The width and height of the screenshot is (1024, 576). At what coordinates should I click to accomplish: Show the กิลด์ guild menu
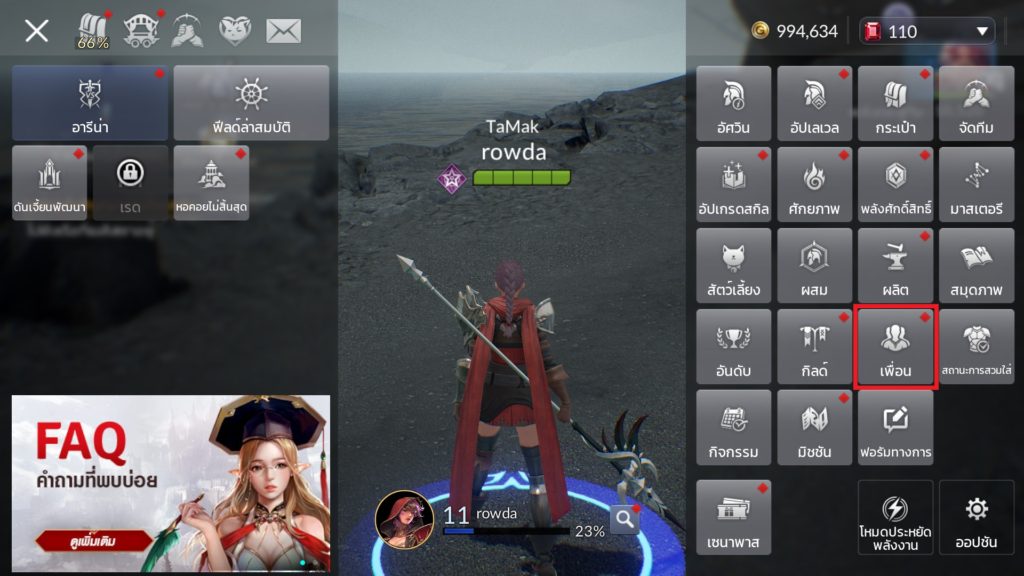tap(814, 346)
